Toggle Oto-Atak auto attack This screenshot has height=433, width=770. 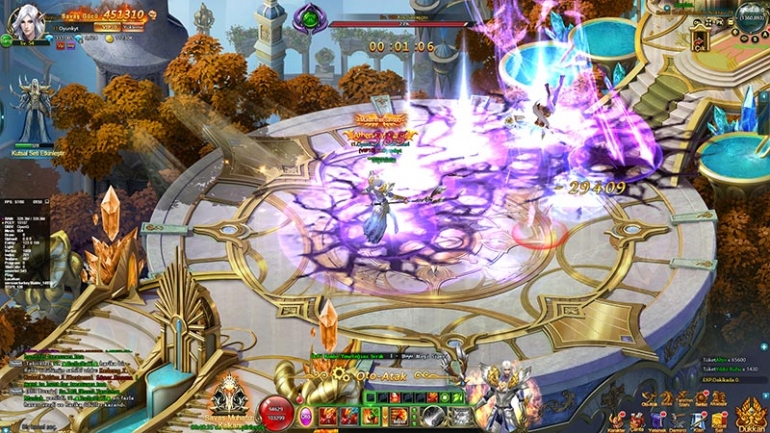pos(371,374)
